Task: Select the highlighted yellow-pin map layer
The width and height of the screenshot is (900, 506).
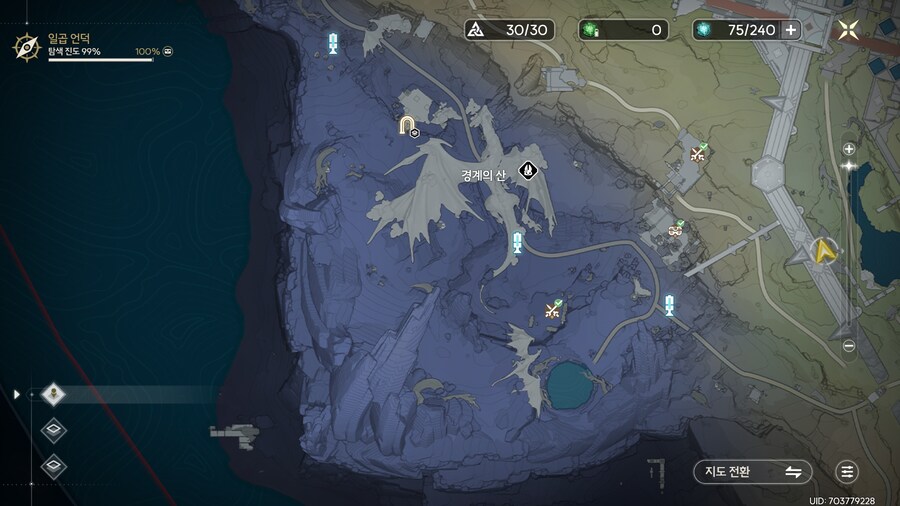Action: (x=54, y=394)
